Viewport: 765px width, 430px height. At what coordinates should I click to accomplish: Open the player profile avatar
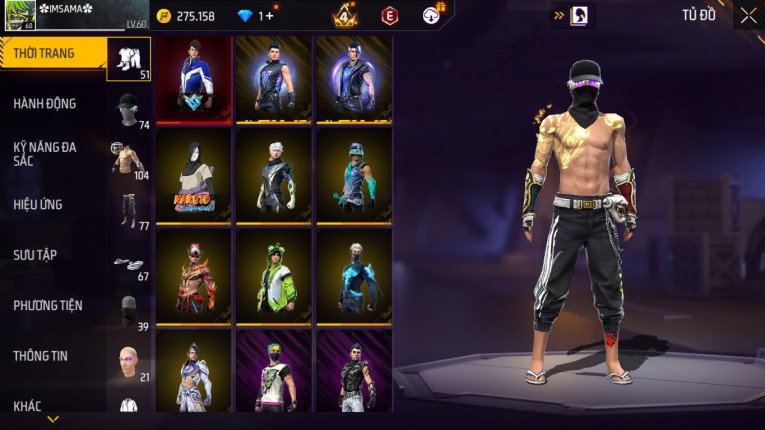(19, 16)
